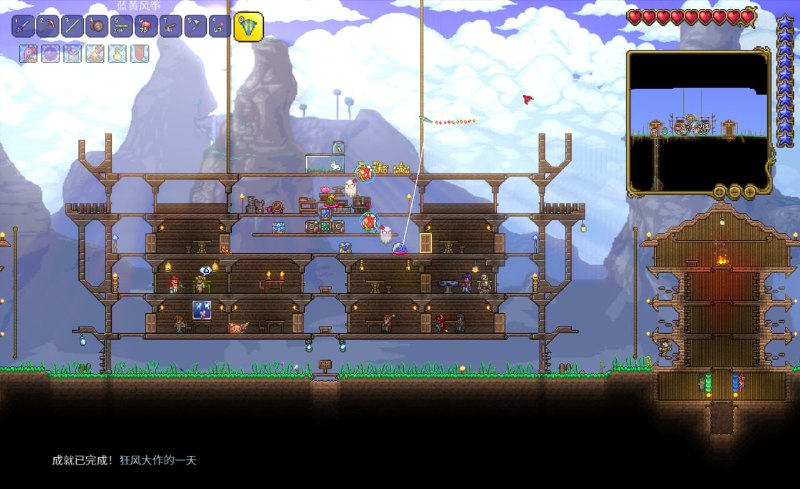Select the pickaxe hotbar slot
The image size is (800, 489).
47,26
